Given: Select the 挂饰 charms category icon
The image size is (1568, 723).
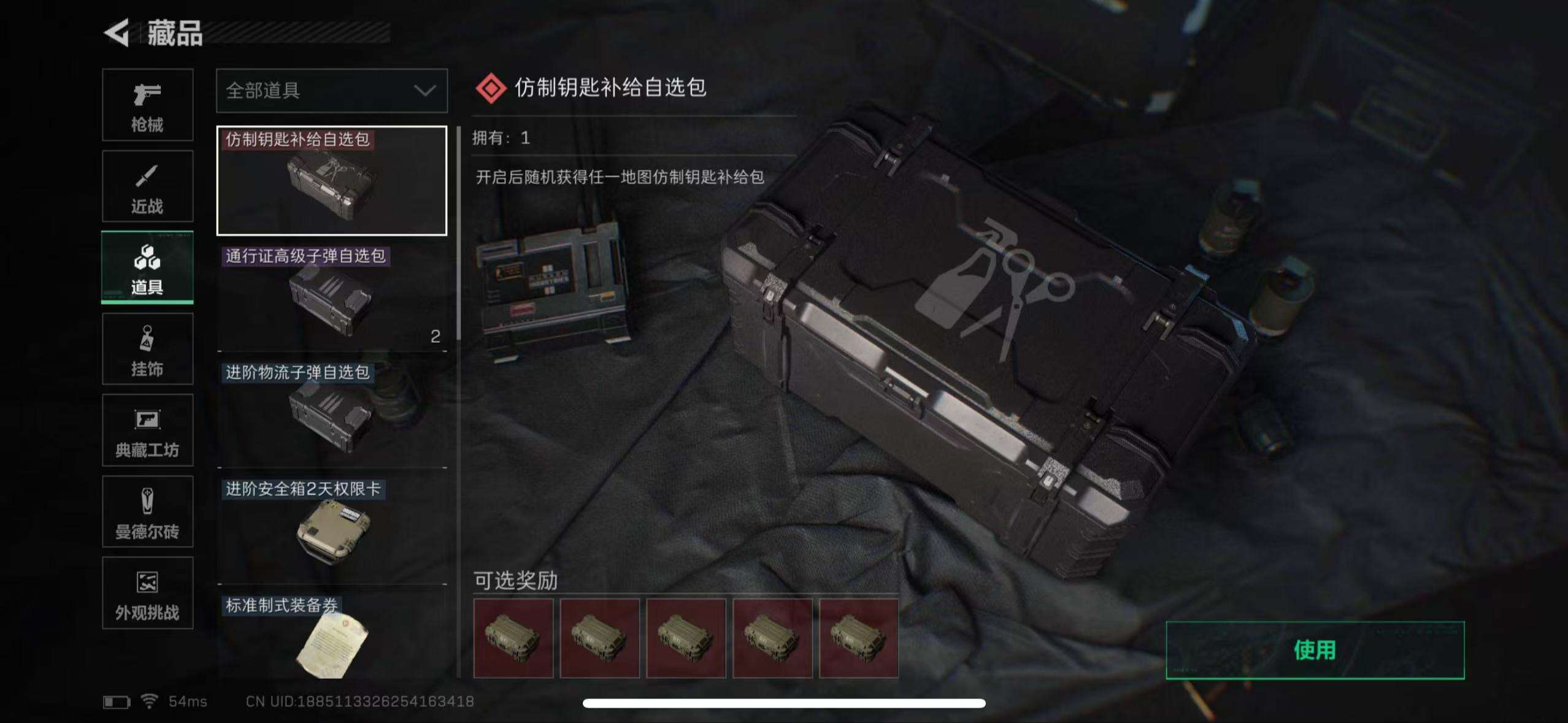Looking at the screenshot, I should click(x=147, y=348).
